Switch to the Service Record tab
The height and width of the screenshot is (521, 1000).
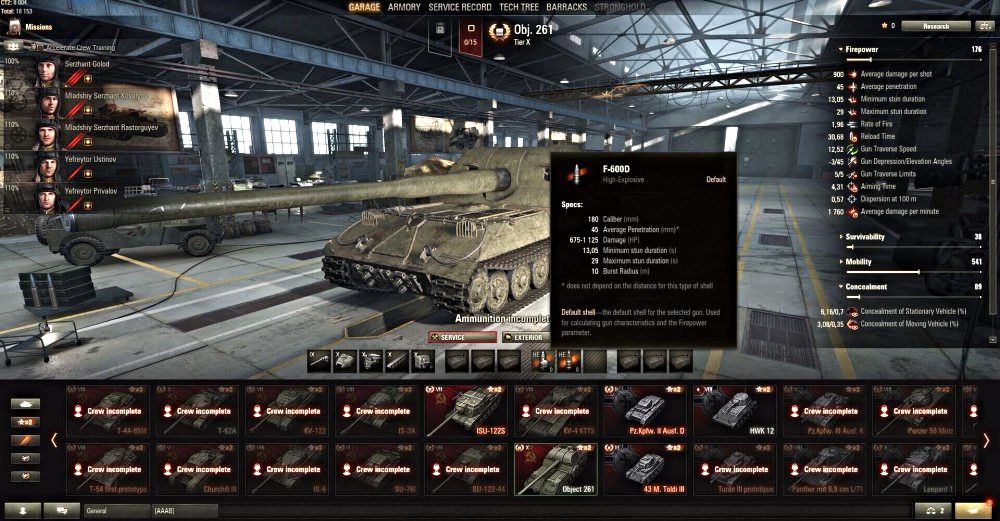tap(460, 7)
